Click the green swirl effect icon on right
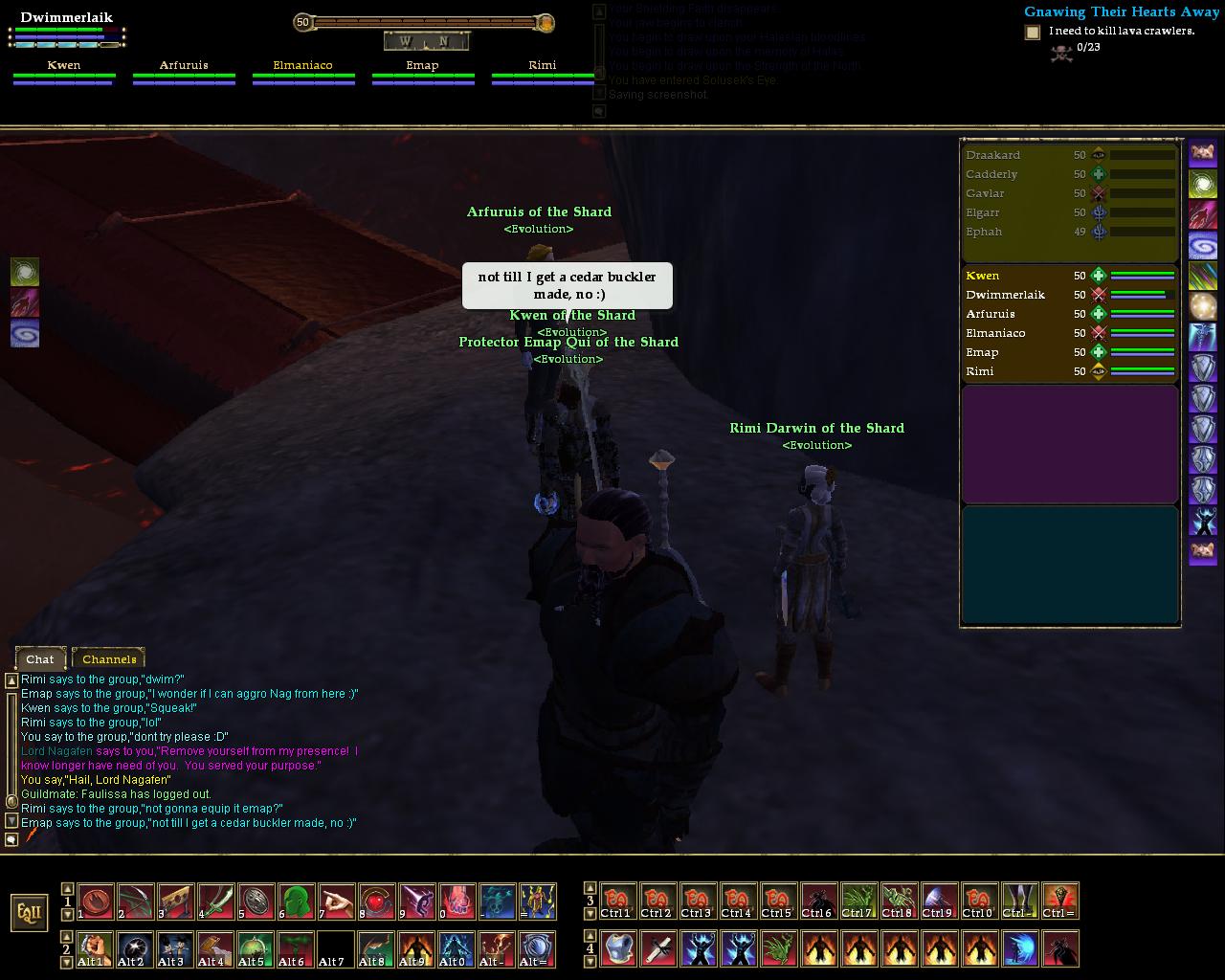This screenshot has height=980, width=1225. point(1203,183)
